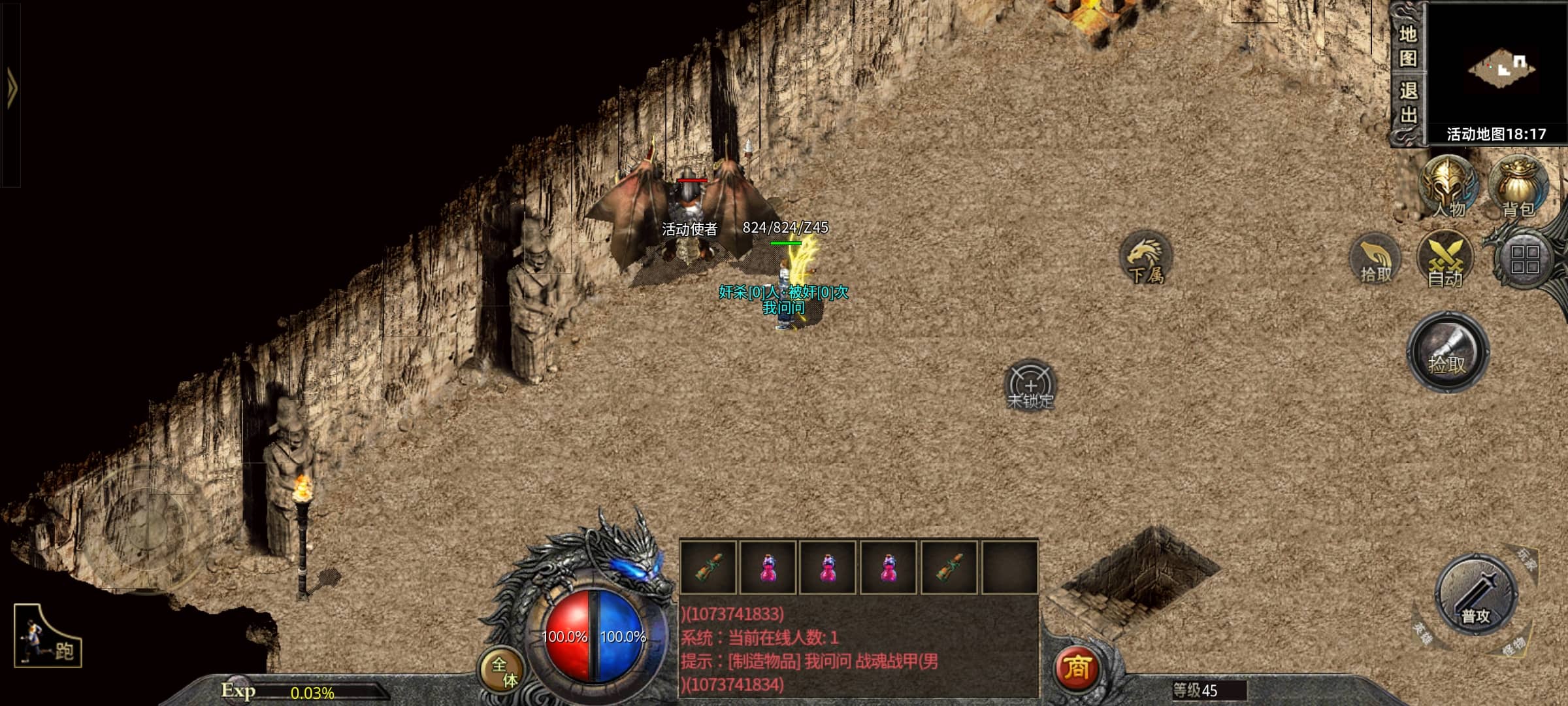Screen dimensions: 1568x706
Task: Use the 普攻 normal attack button
Action: click(1476, 596)
